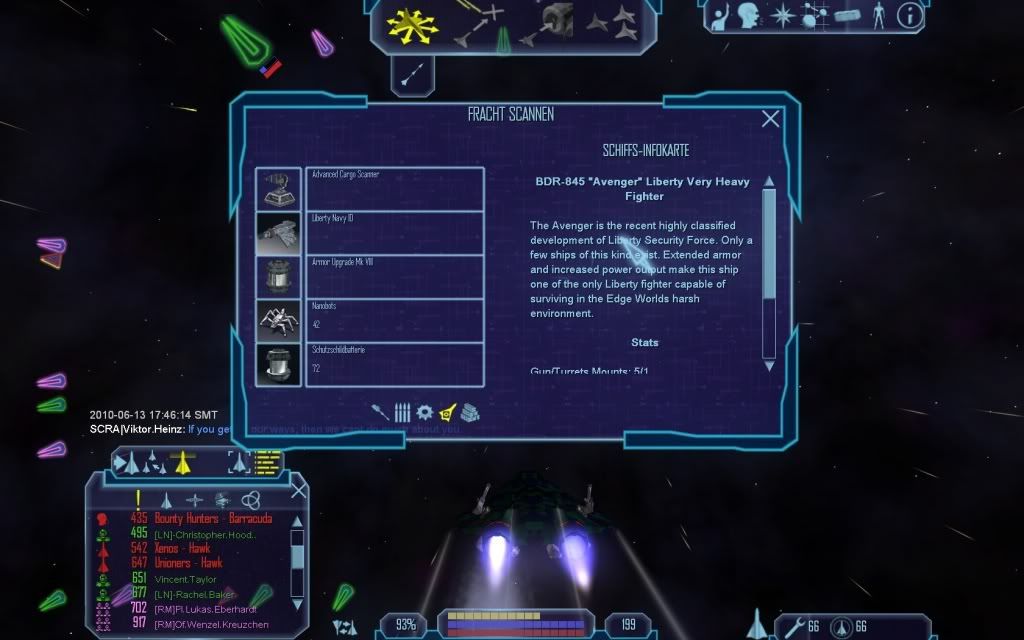
Task: Activate the yellow free flight maneuver icon
Action: 407,27
